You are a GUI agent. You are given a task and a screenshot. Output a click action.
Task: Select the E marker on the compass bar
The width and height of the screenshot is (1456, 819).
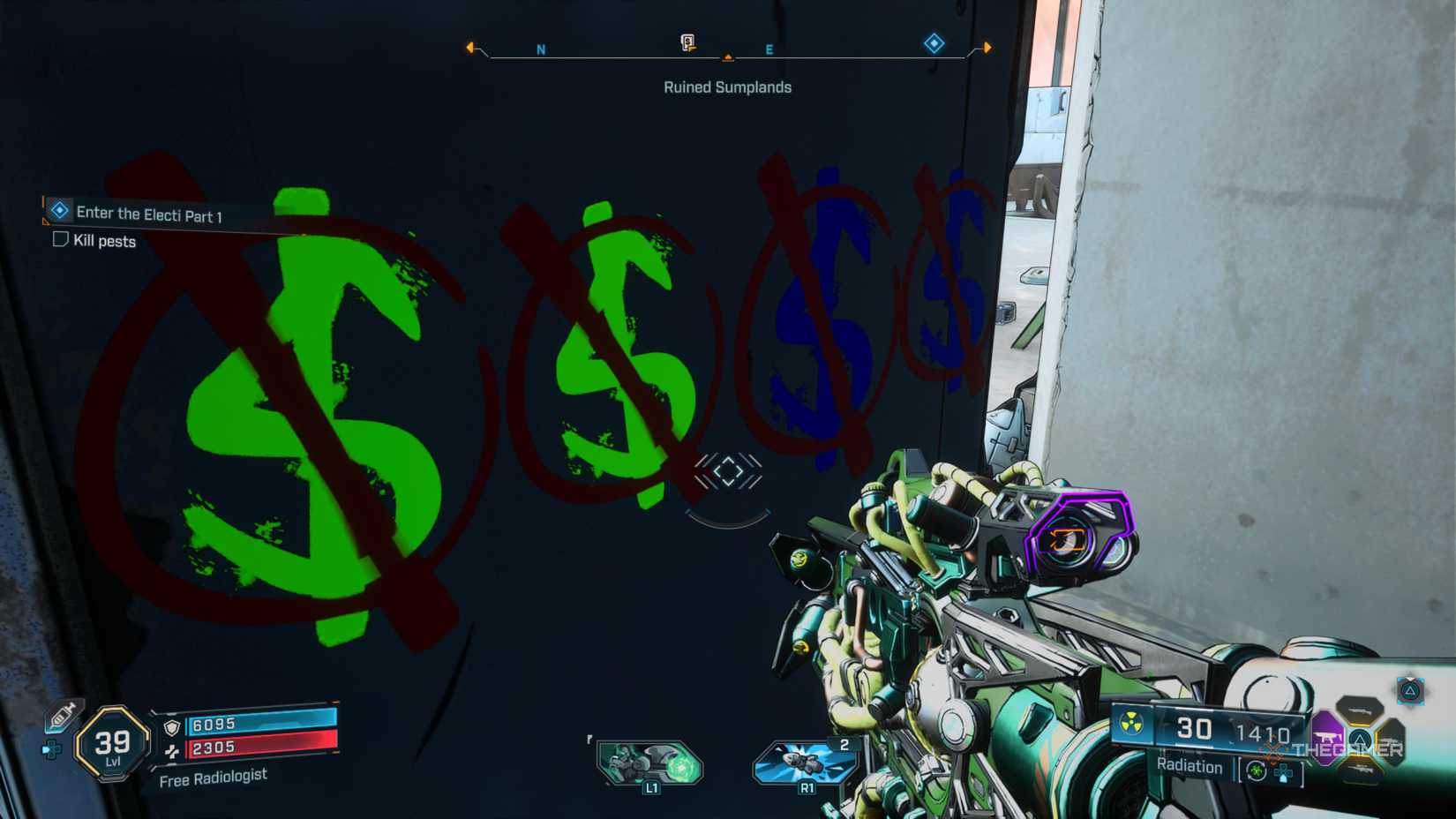(x=769, y=49)
